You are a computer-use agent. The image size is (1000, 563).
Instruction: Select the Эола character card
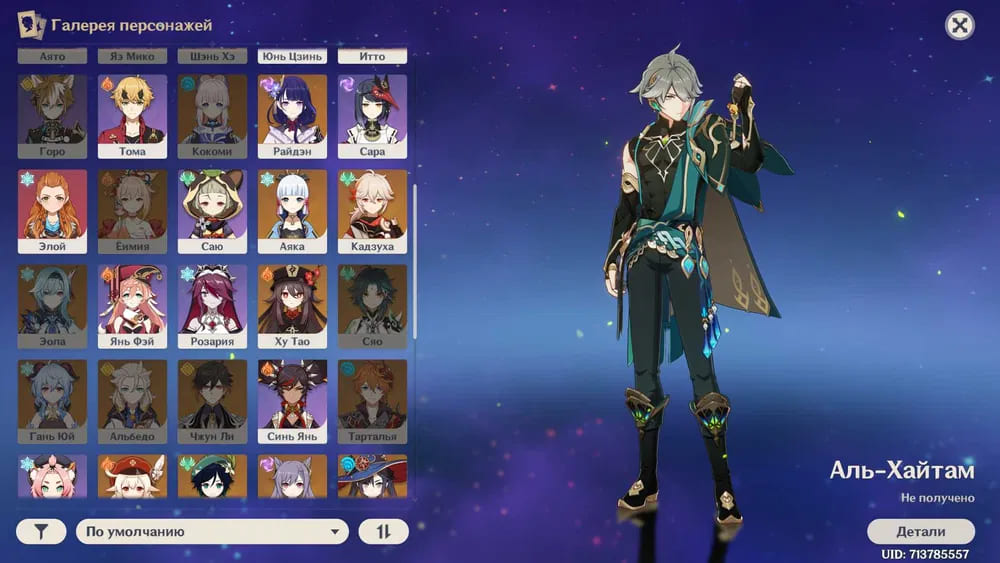pyautogui.click(x=52, y=306)
